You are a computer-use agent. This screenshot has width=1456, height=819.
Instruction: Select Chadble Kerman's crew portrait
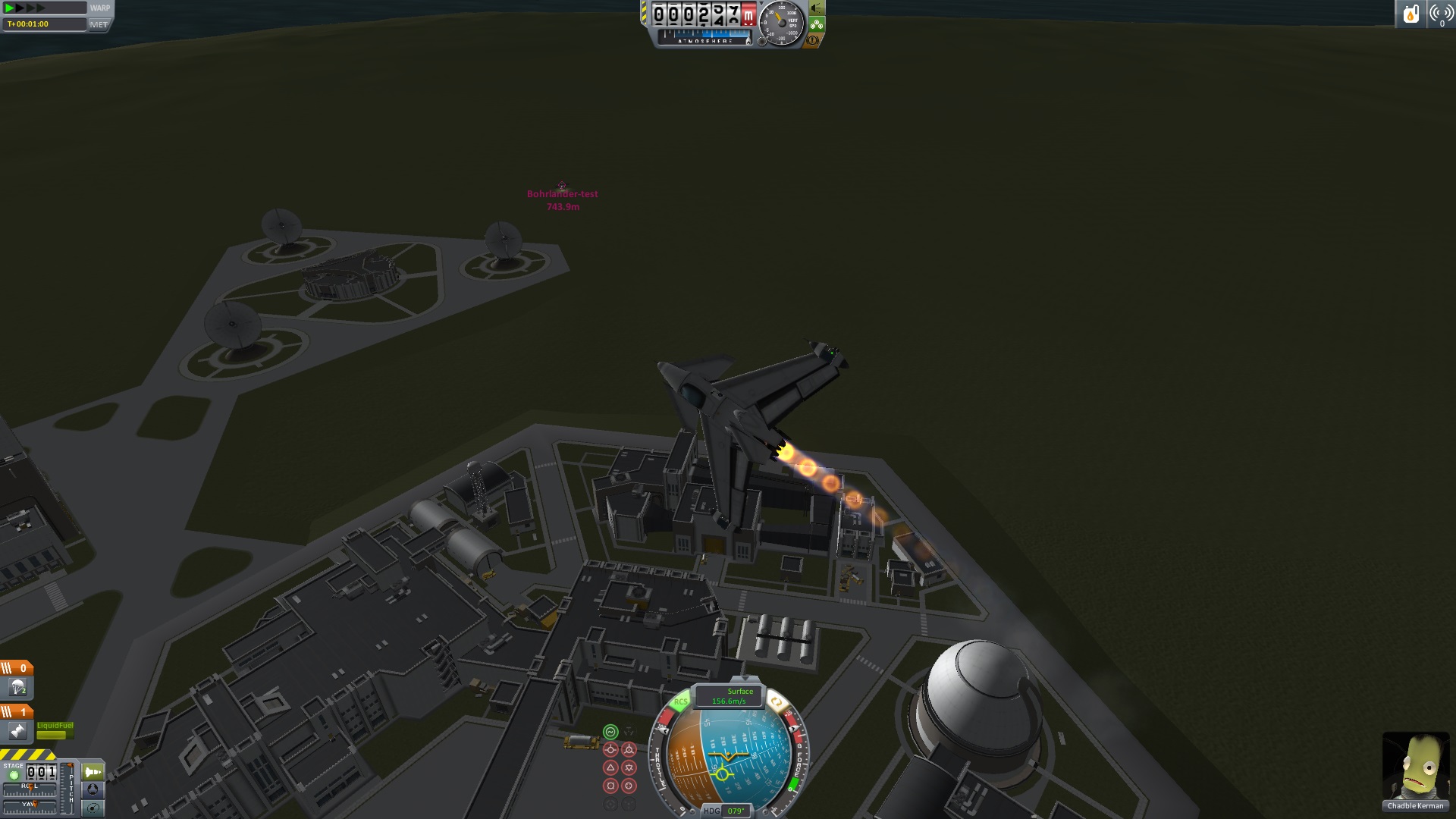click(x=1415, y=766)
